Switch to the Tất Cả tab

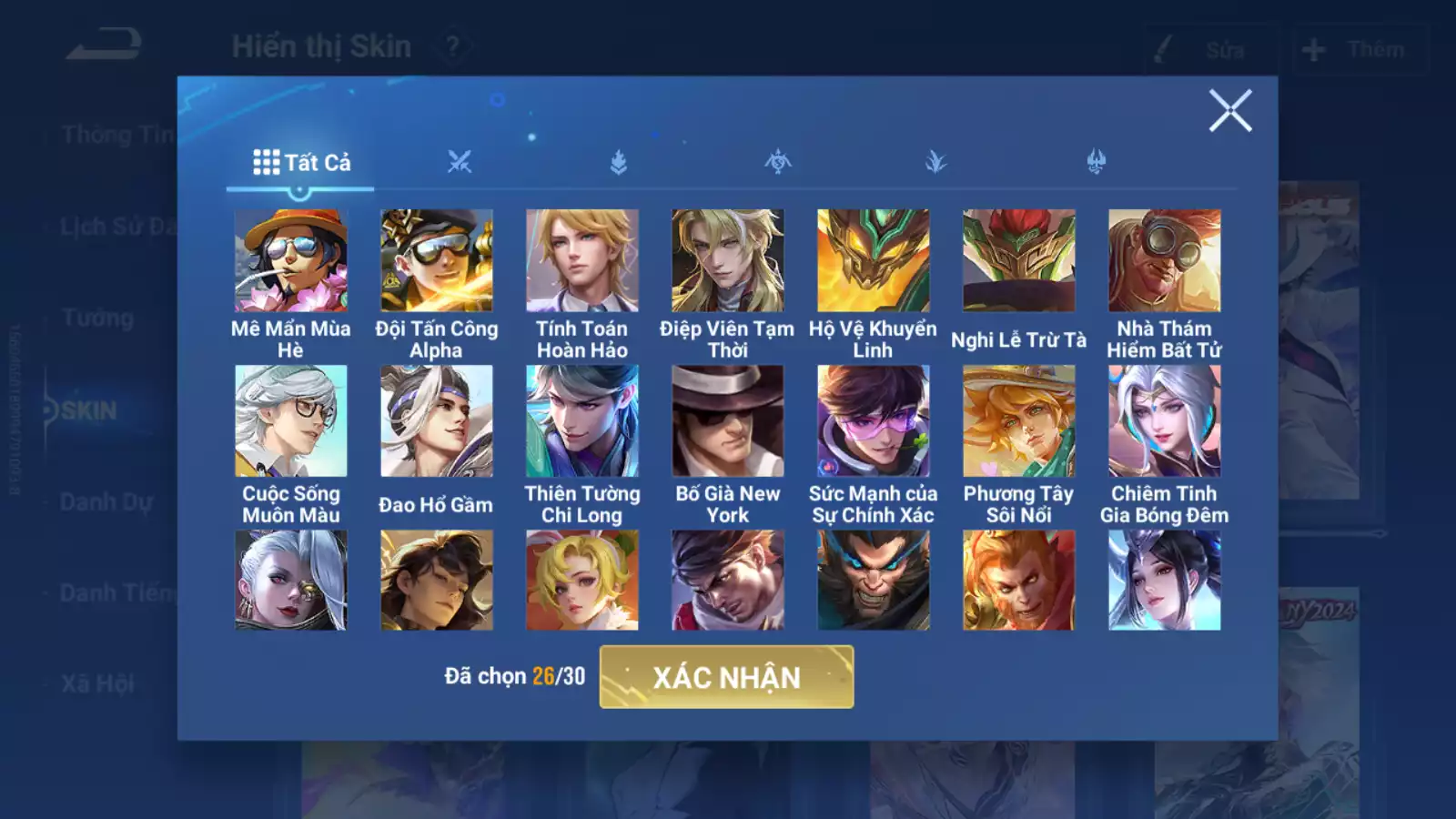point(300,164)
